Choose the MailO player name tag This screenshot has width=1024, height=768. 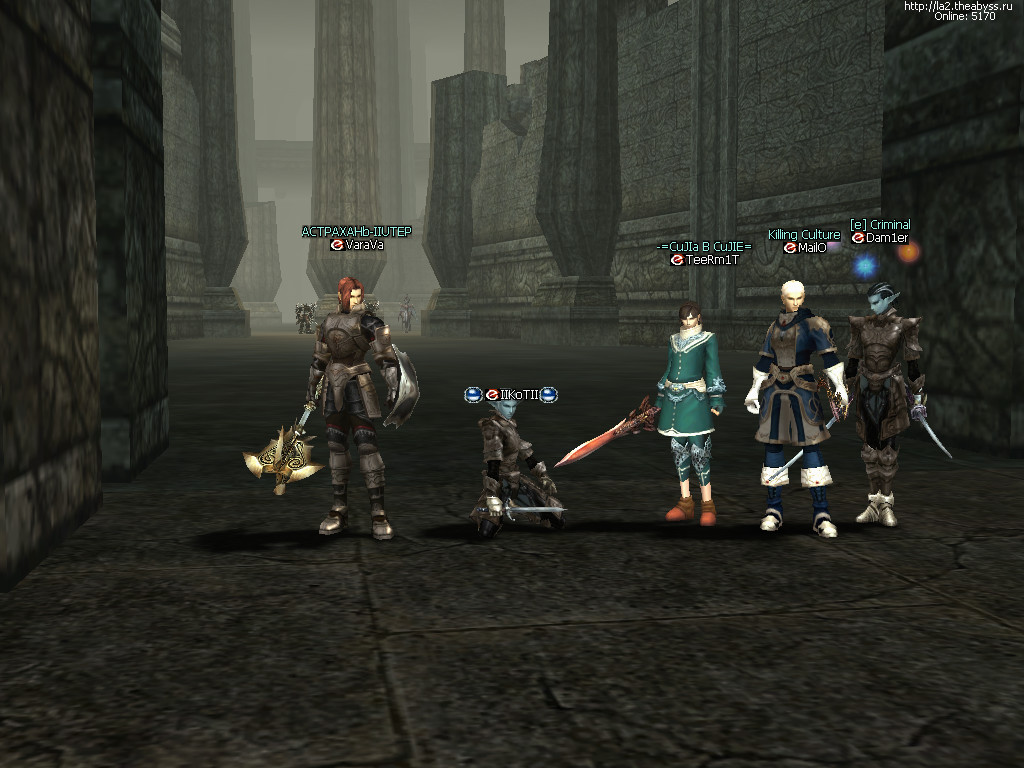(x=812, y=248)
